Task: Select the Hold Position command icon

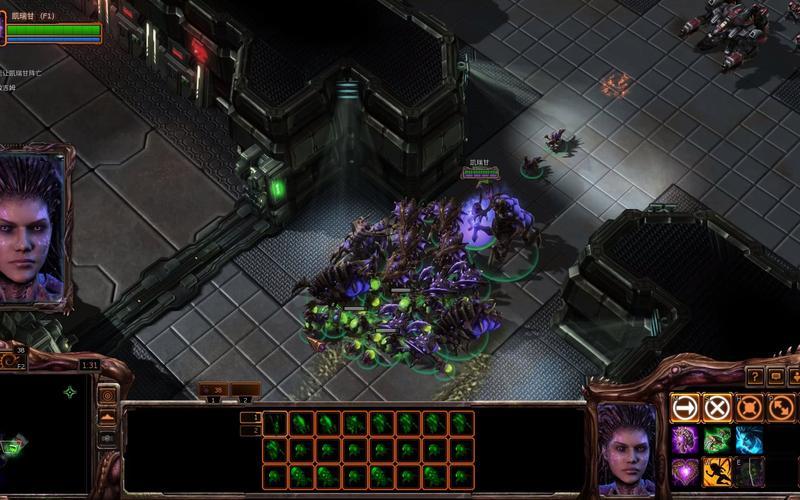Action: pyautogui.click(x=749, y=407)
